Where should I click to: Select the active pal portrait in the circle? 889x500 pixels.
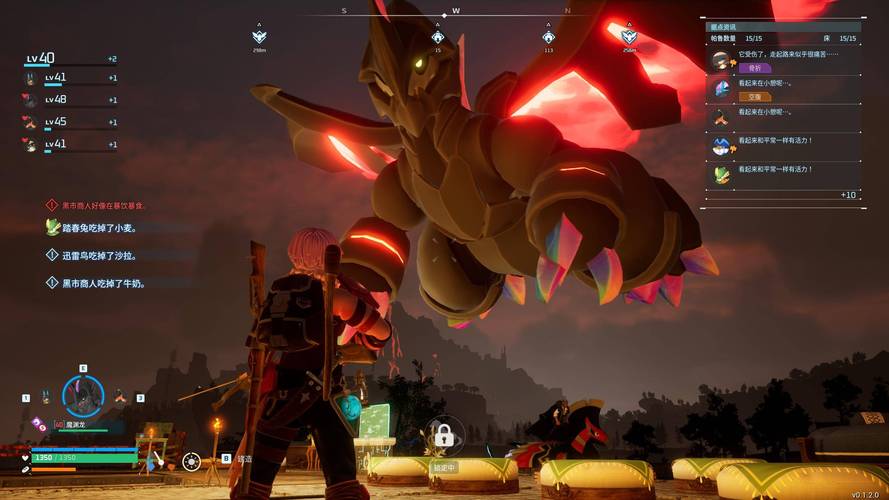click(83, 396)
